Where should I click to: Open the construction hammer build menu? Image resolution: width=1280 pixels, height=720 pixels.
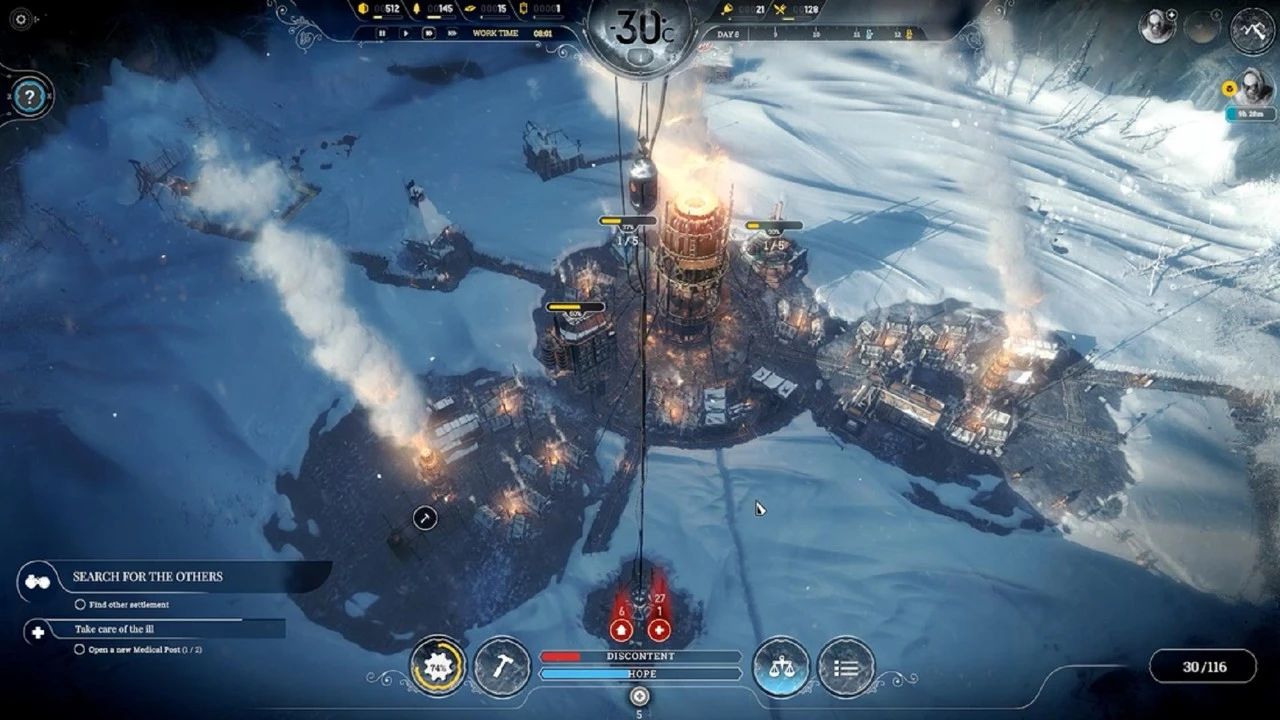pyautogui.click(x=501, y=666)
